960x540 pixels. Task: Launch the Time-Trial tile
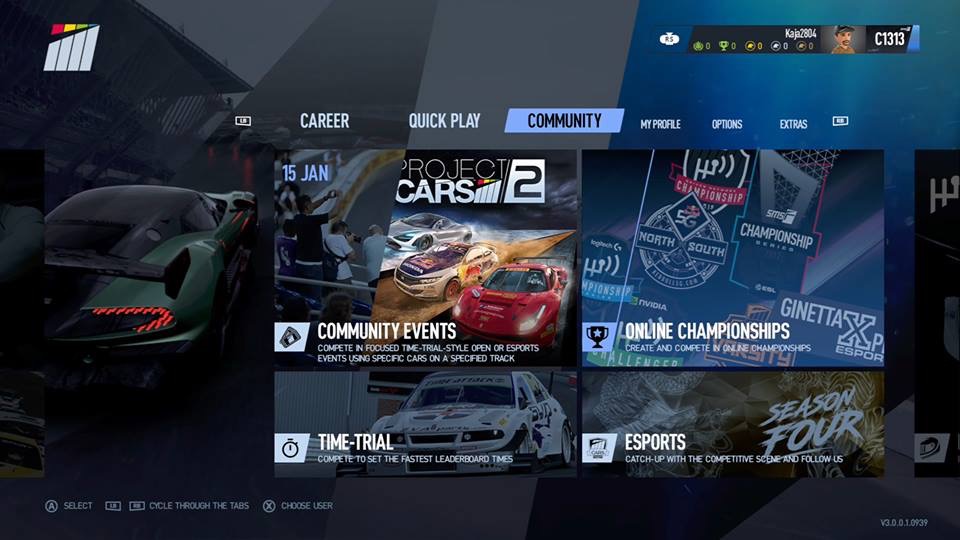point(425,423)
